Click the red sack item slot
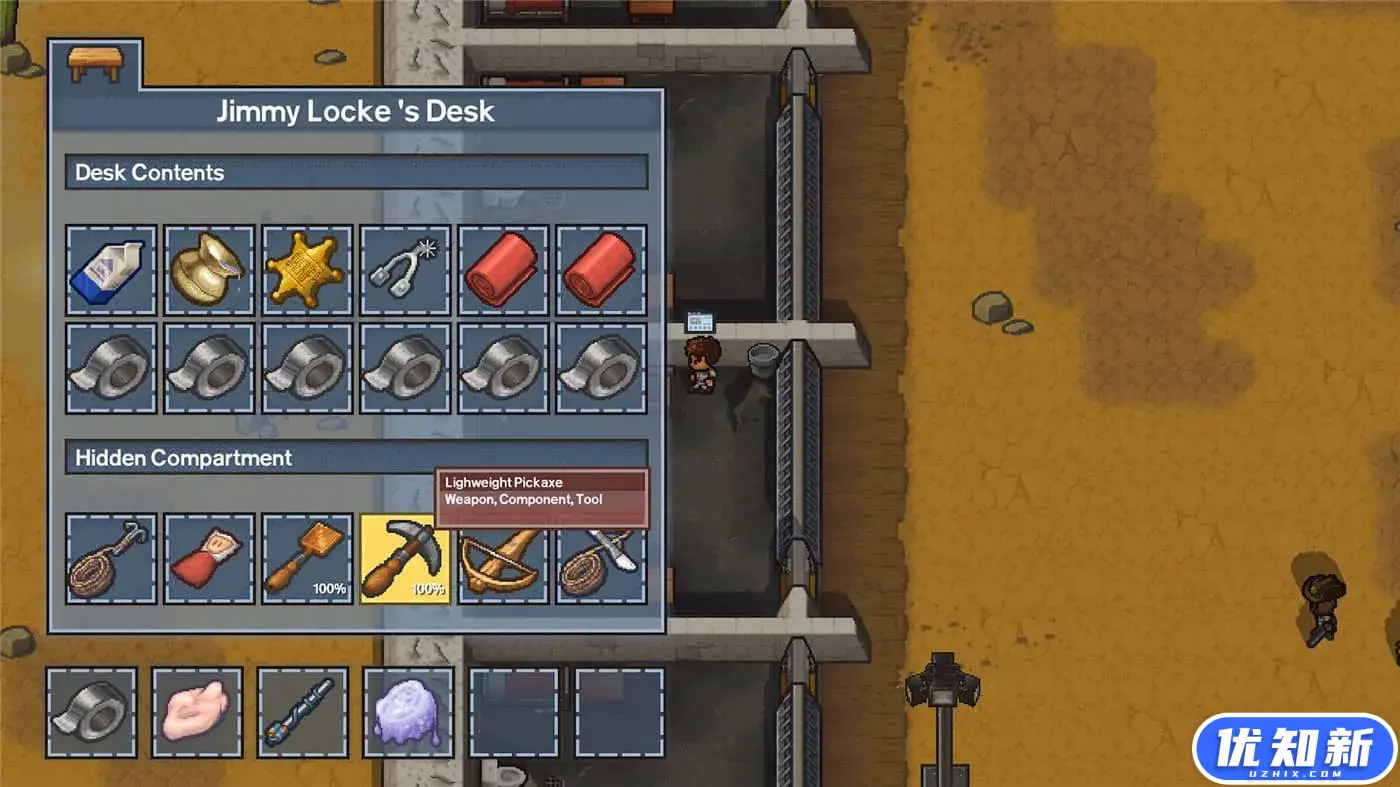Image resolution: width=1400 pixels, height=787 pixels. (209, 559)
